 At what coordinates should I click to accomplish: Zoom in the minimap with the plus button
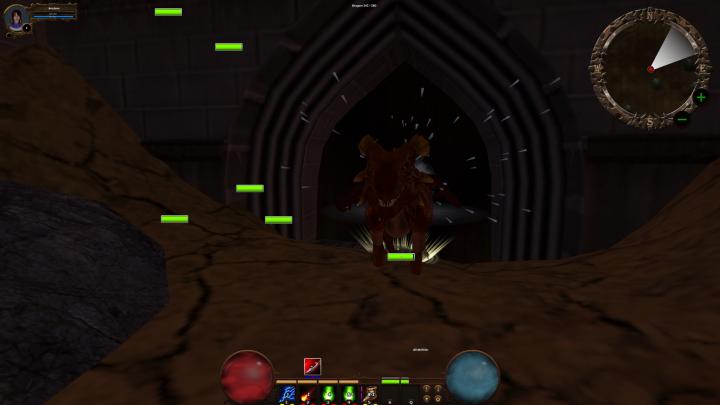701,97
